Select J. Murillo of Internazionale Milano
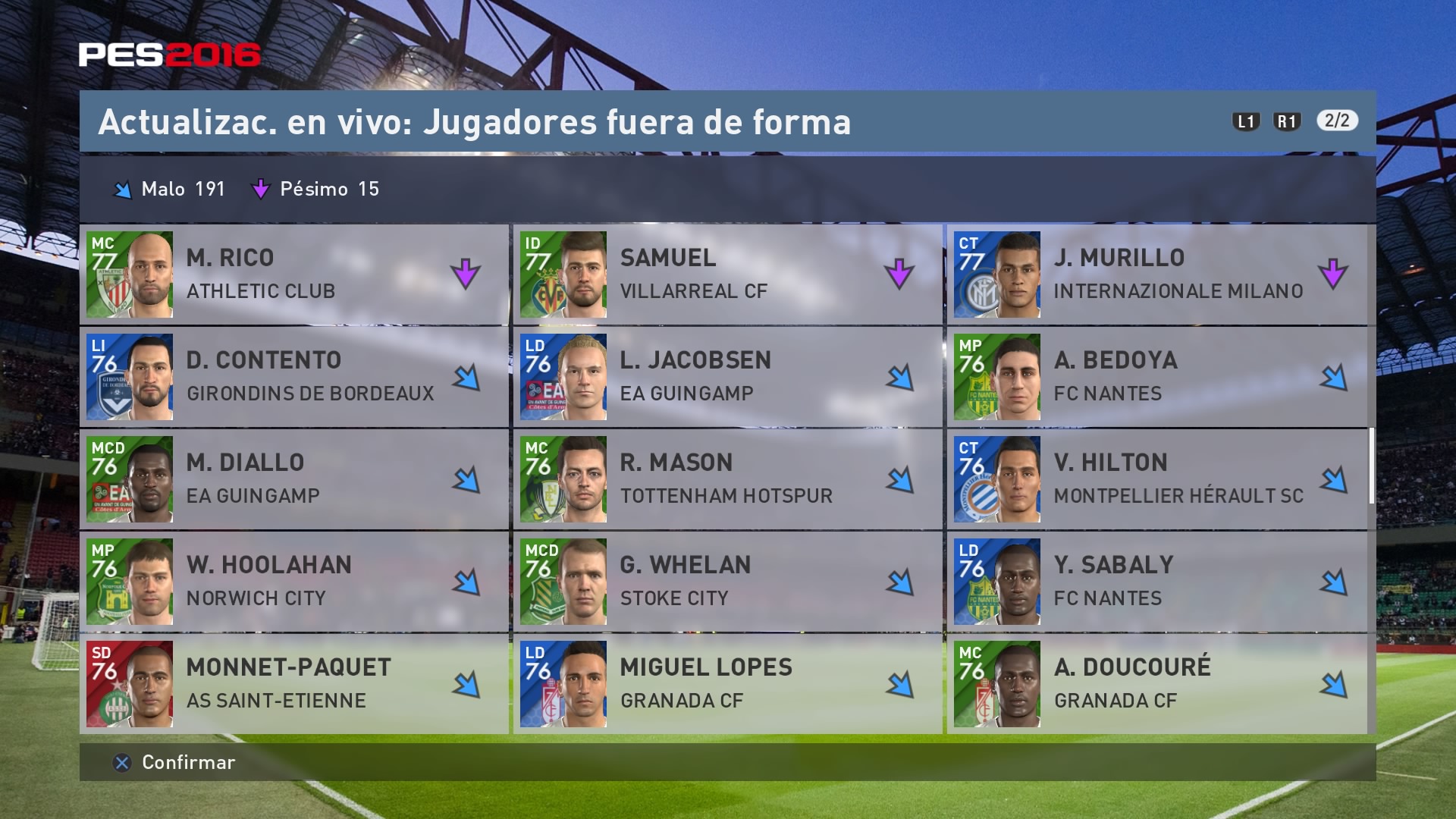Screen dimensions: 1456x819 pos(1156,275)
